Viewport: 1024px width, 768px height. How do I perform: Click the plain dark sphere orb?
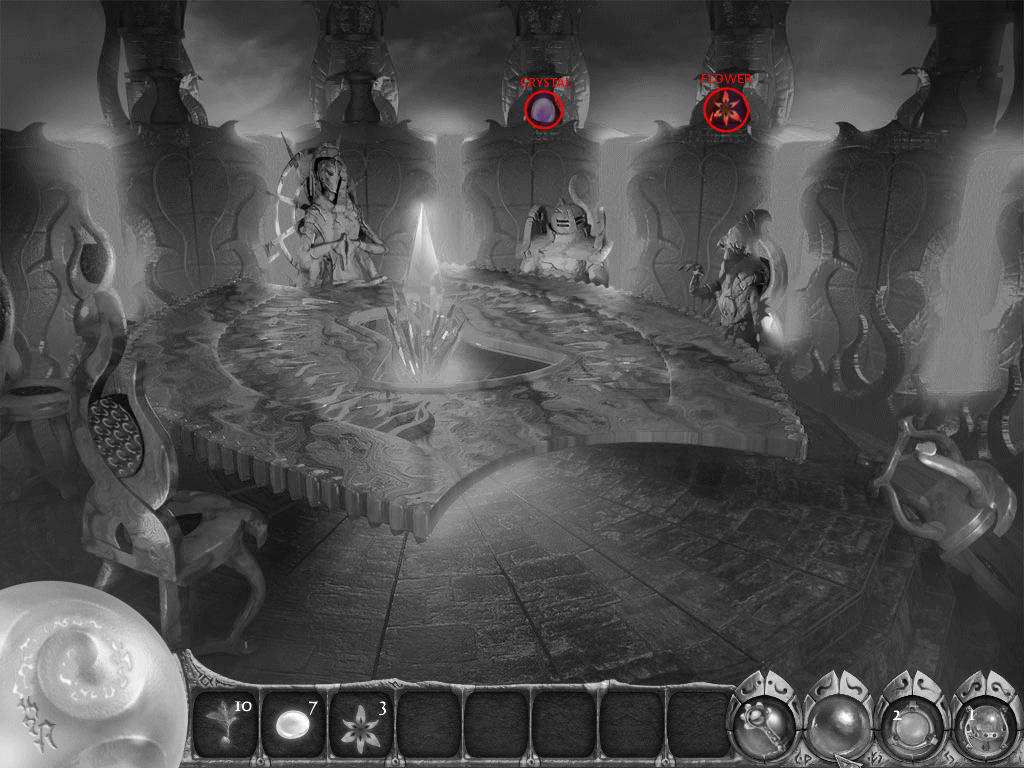[840, 720]
